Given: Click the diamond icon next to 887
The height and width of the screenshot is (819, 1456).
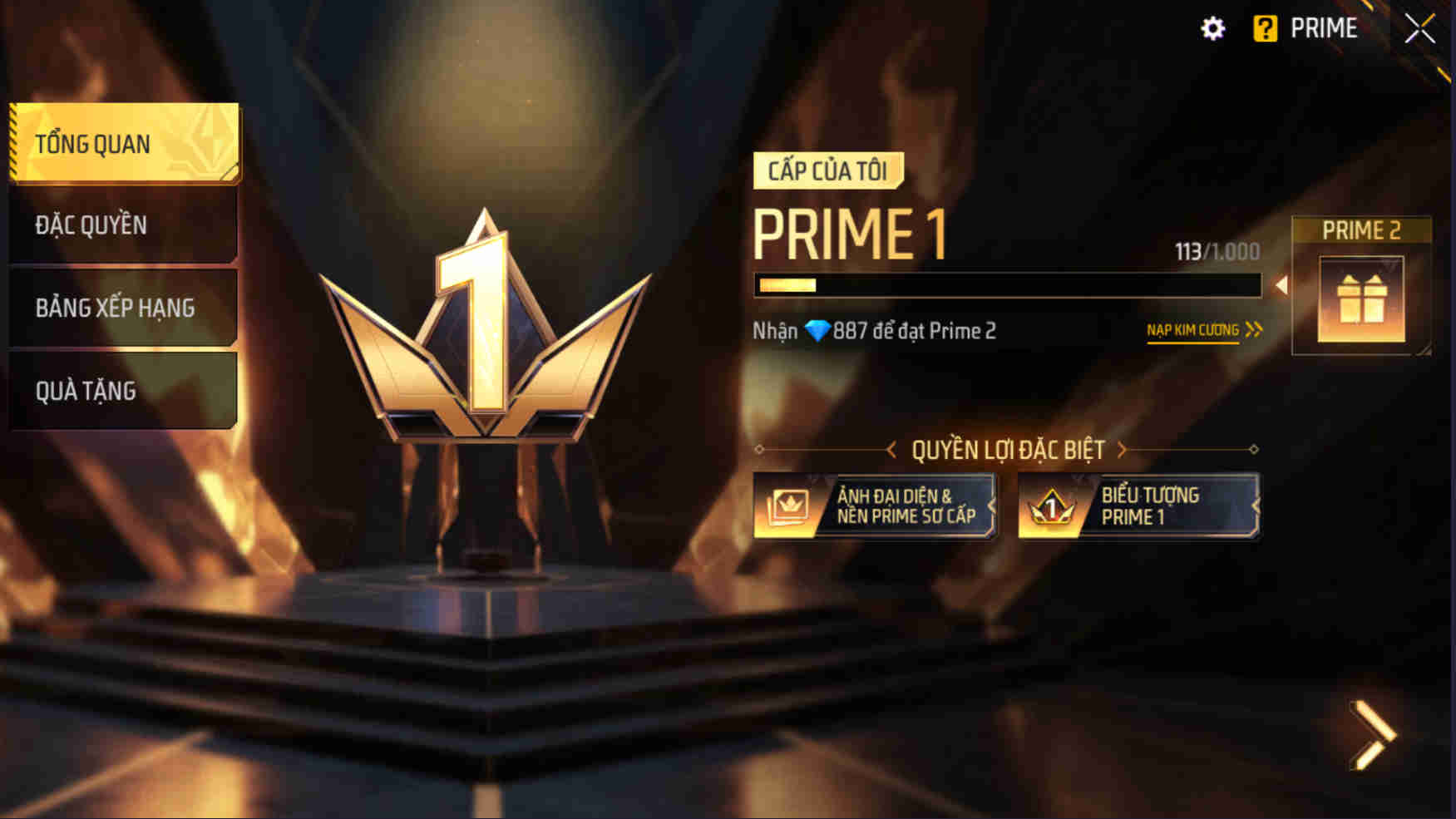Looking at the screenshot, I should pyautogui.click(x=820, y=330).
